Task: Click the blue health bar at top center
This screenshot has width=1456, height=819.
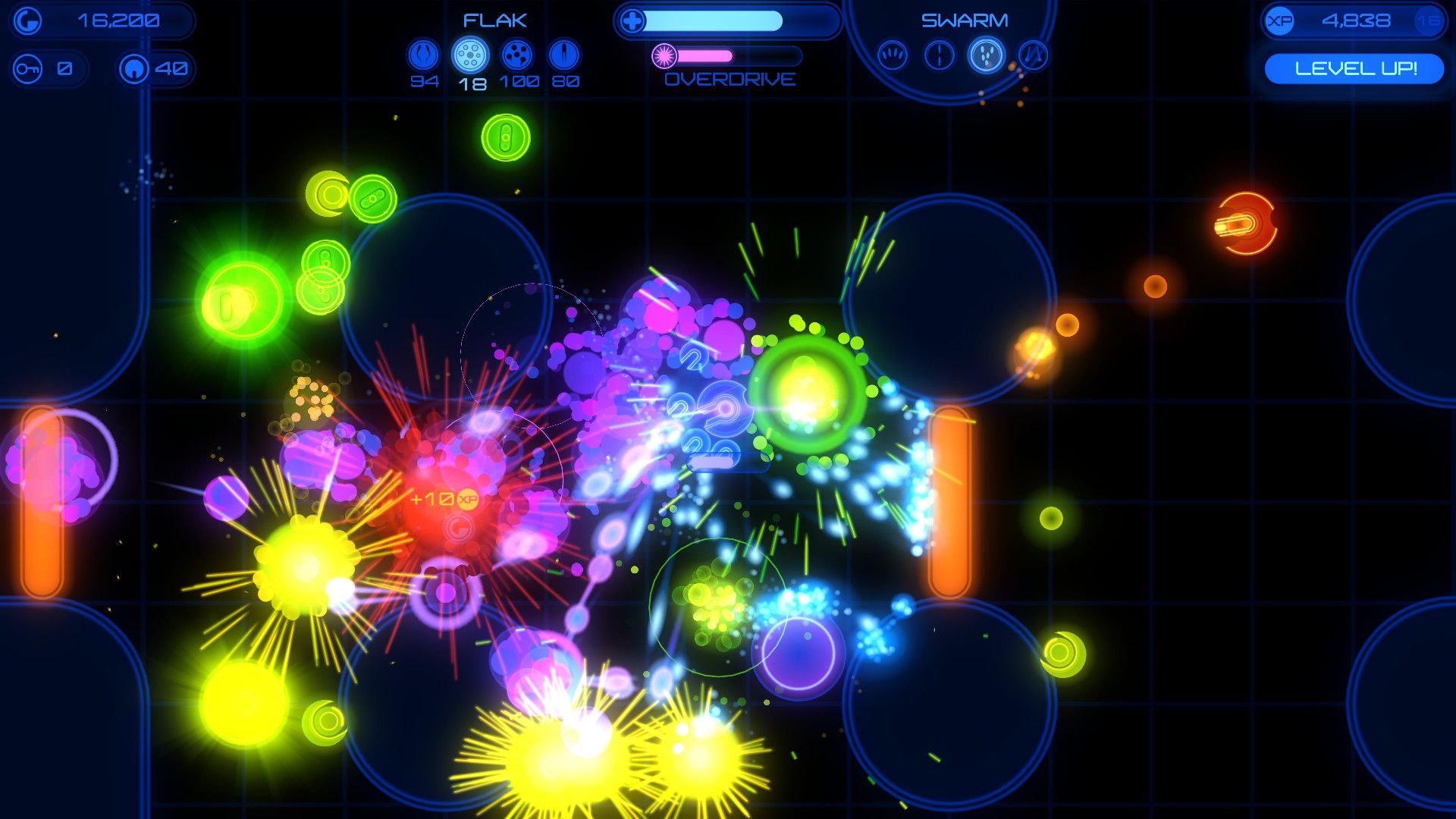Action: point(720,20)
